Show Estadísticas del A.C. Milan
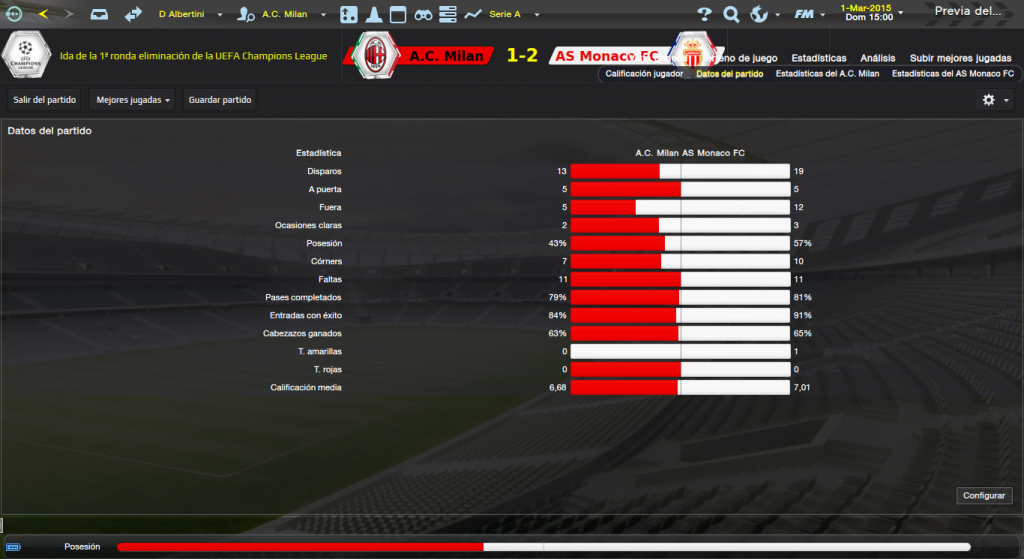 (827, 74)
